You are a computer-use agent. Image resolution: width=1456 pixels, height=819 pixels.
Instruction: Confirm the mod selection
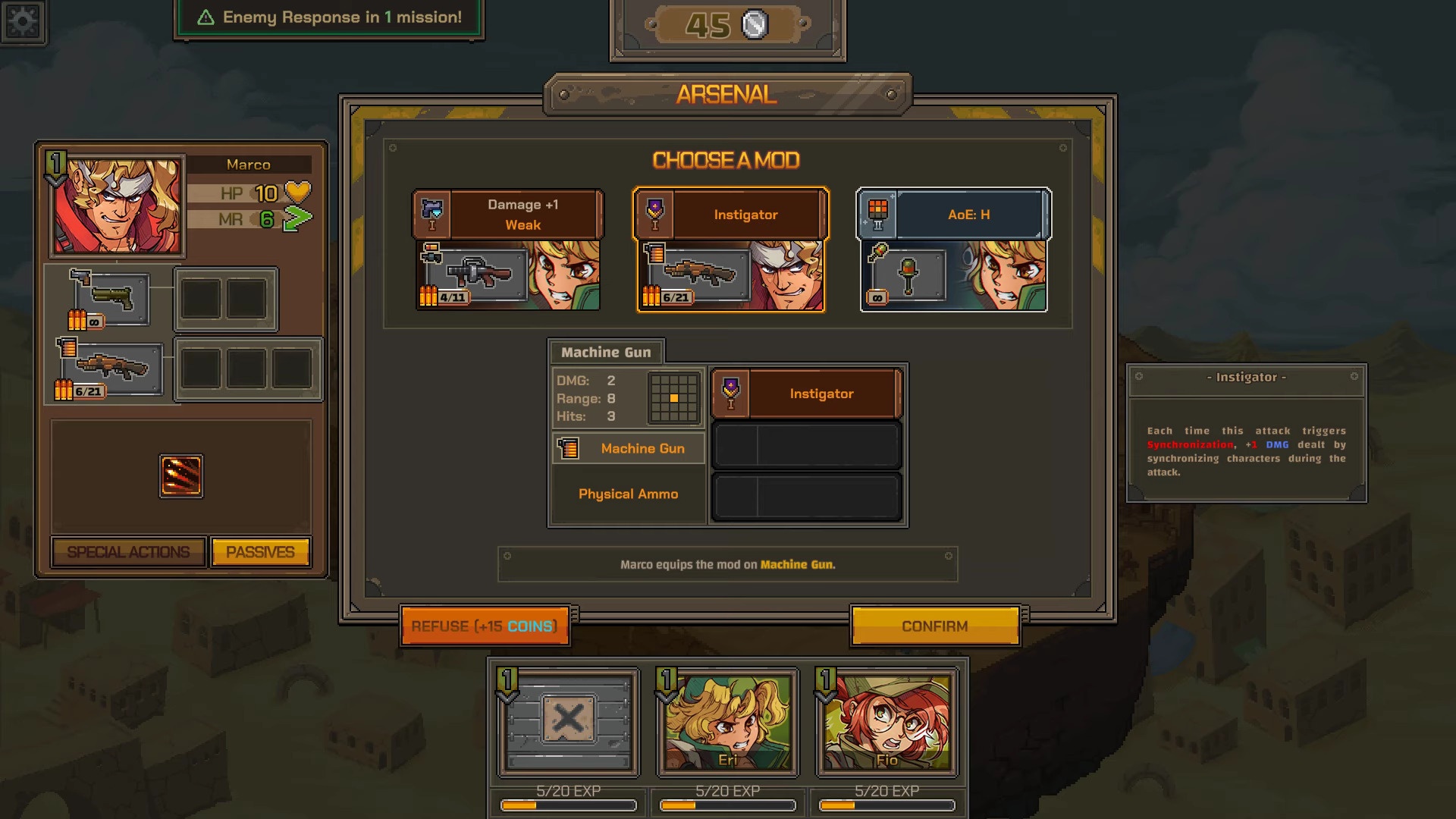click(934, 626)
